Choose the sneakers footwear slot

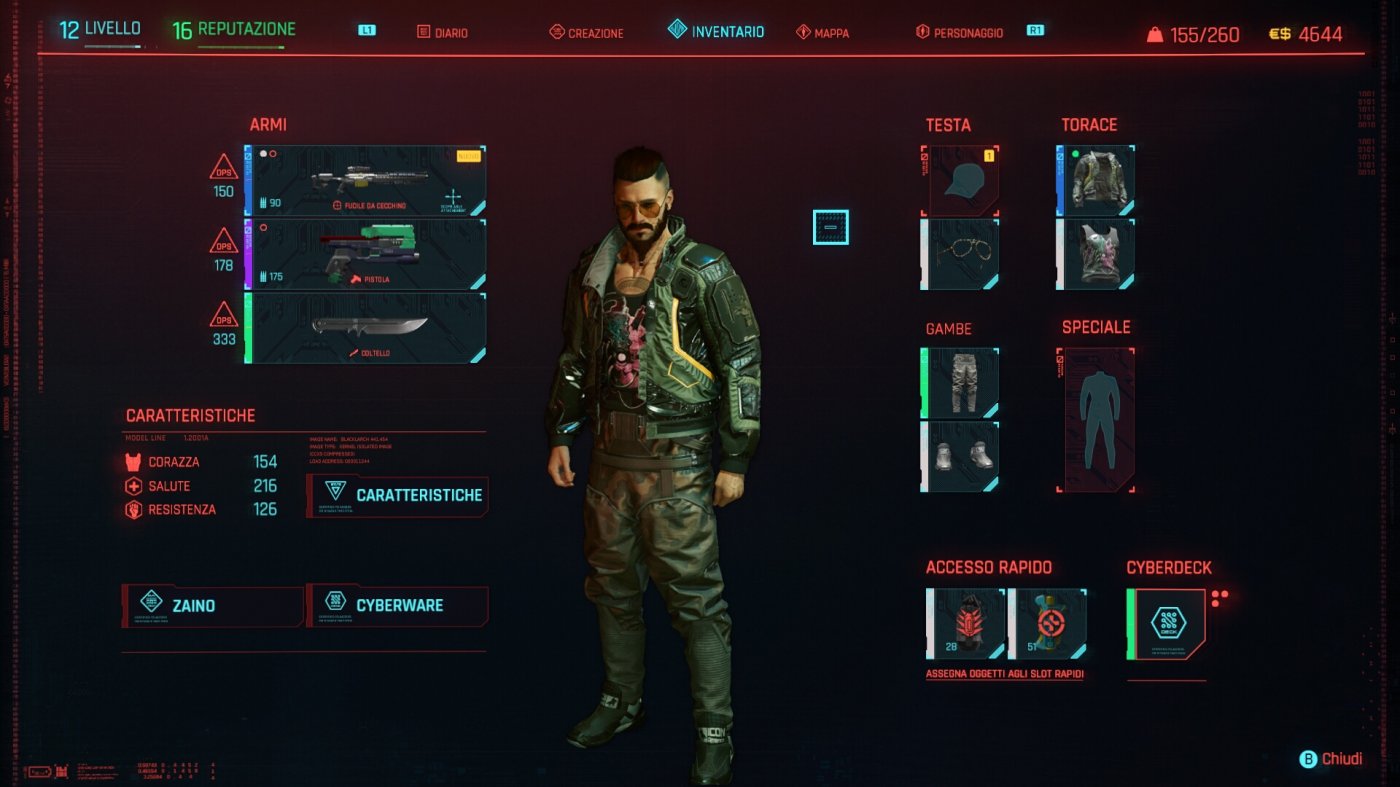pyautogui.click(x=961, y=456)
